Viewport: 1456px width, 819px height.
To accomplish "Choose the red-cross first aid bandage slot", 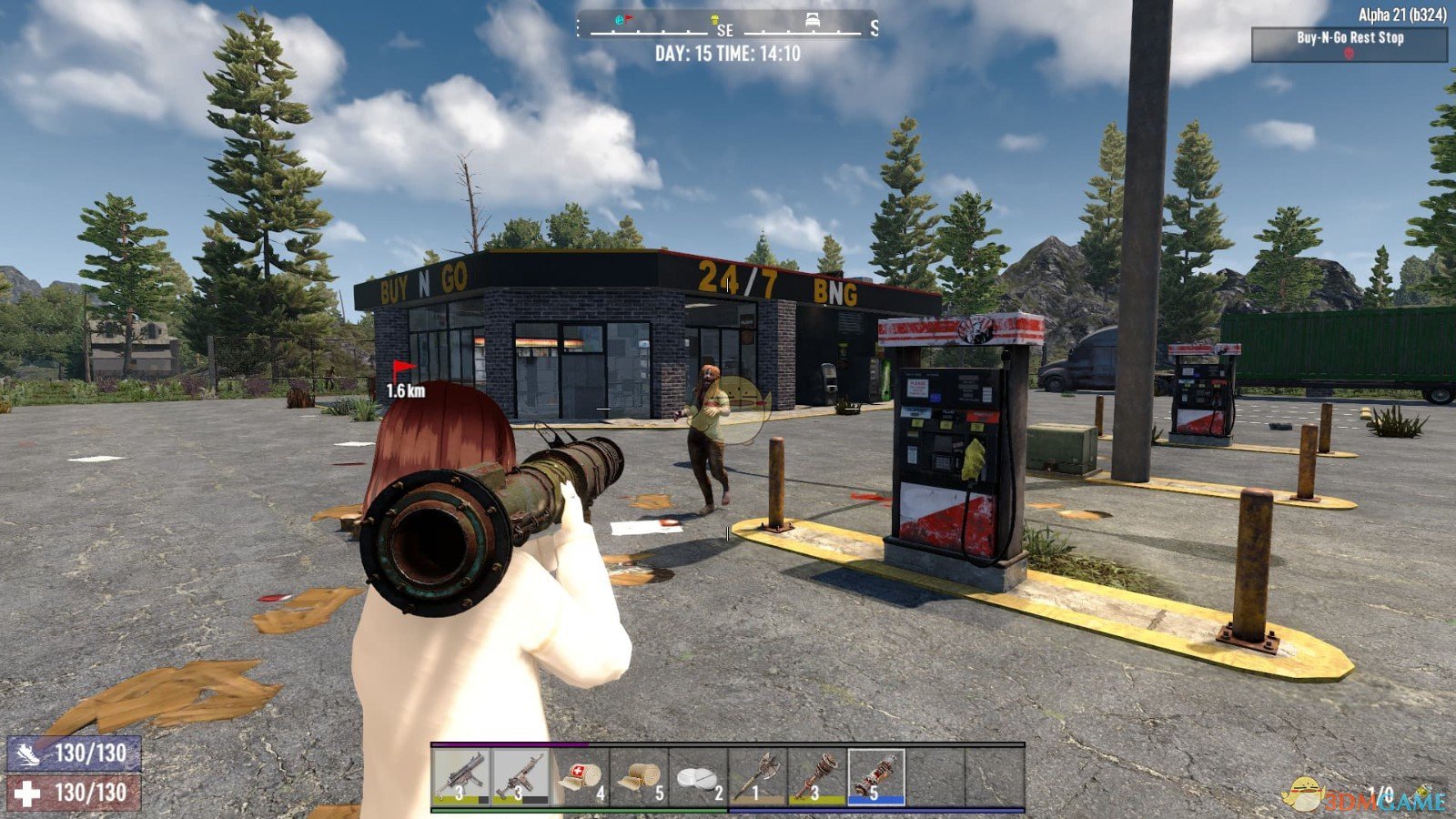I will (580, 776).
